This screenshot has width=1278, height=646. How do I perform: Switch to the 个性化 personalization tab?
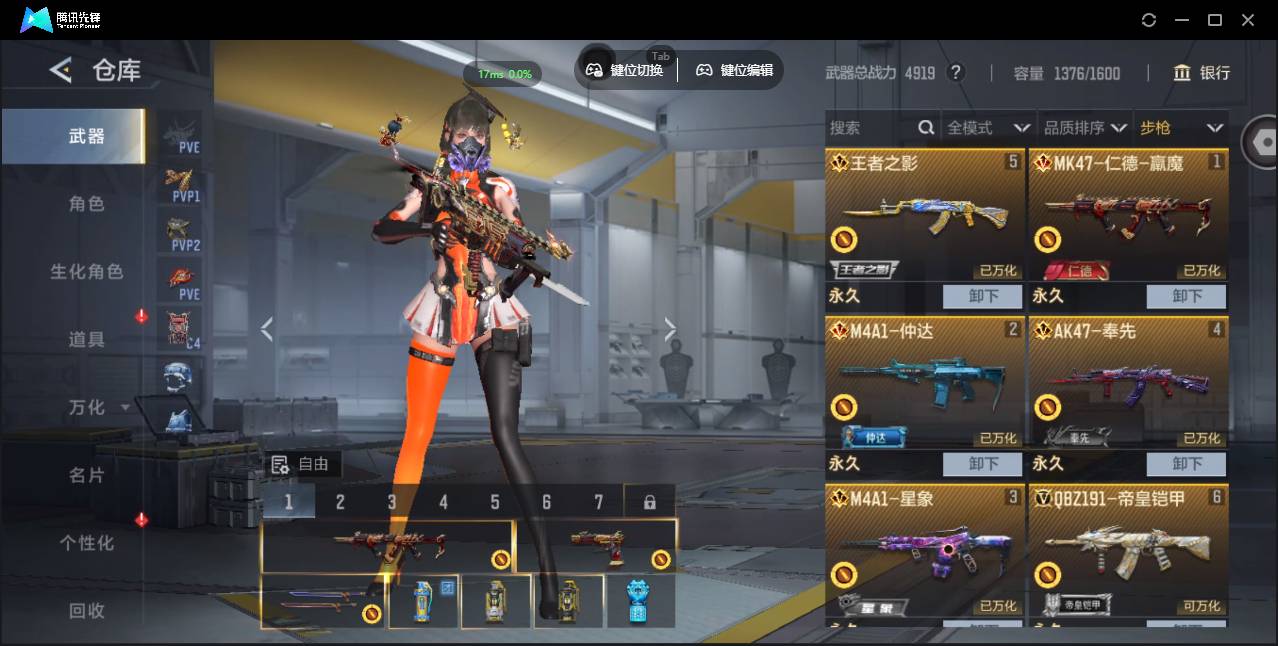[86, 543]
